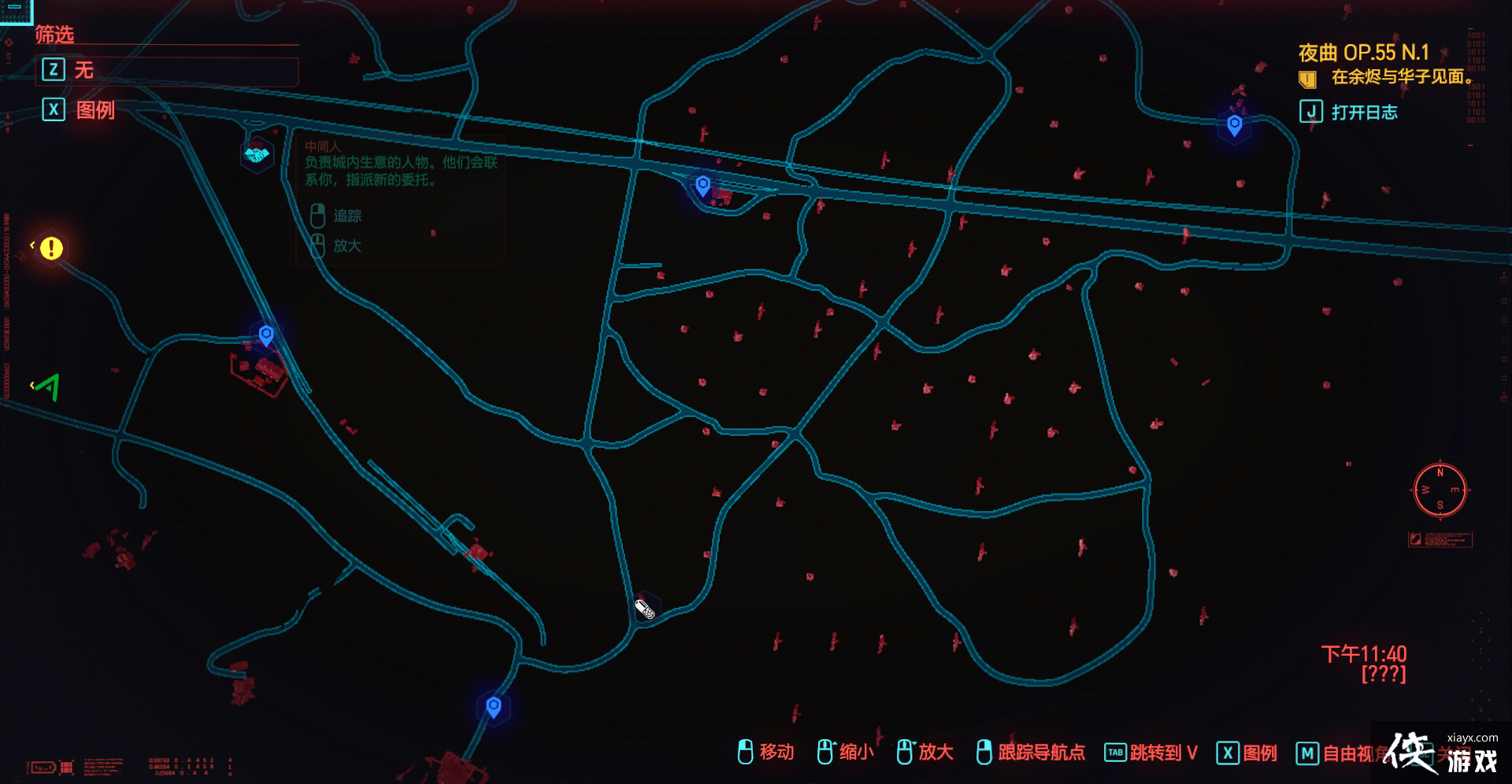Select 放大 in the fixer tooltip menu
1512x784 pixels.
click(346, 246)
